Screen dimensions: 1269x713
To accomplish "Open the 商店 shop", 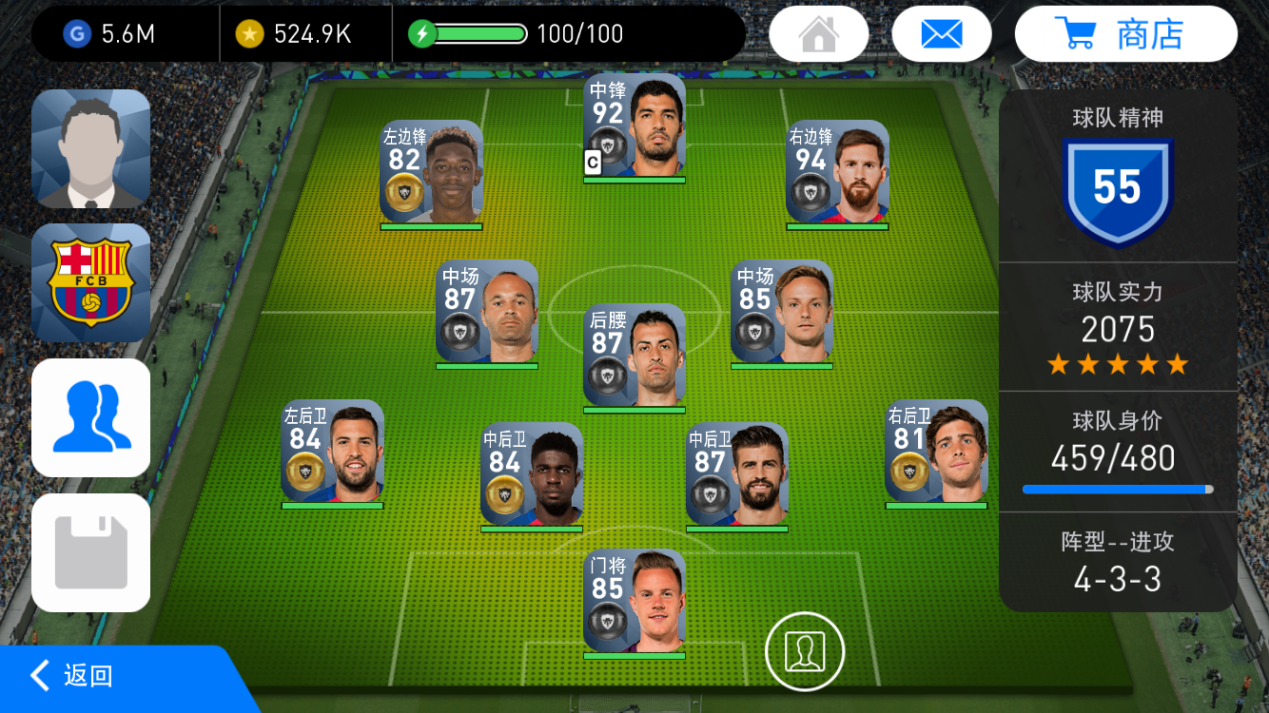I will coord(1125,34).
